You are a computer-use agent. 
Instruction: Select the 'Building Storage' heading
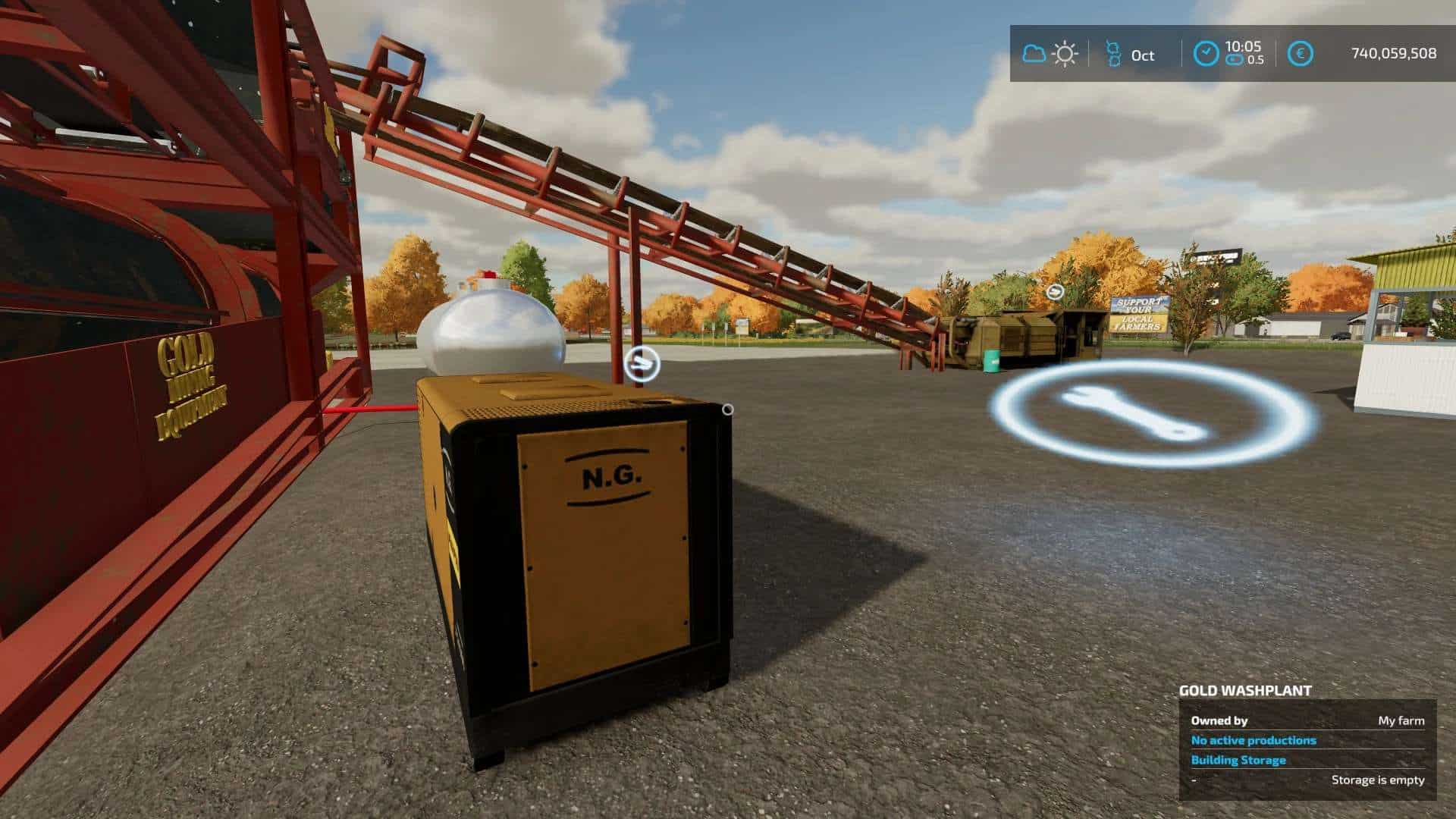point(1238,760)
